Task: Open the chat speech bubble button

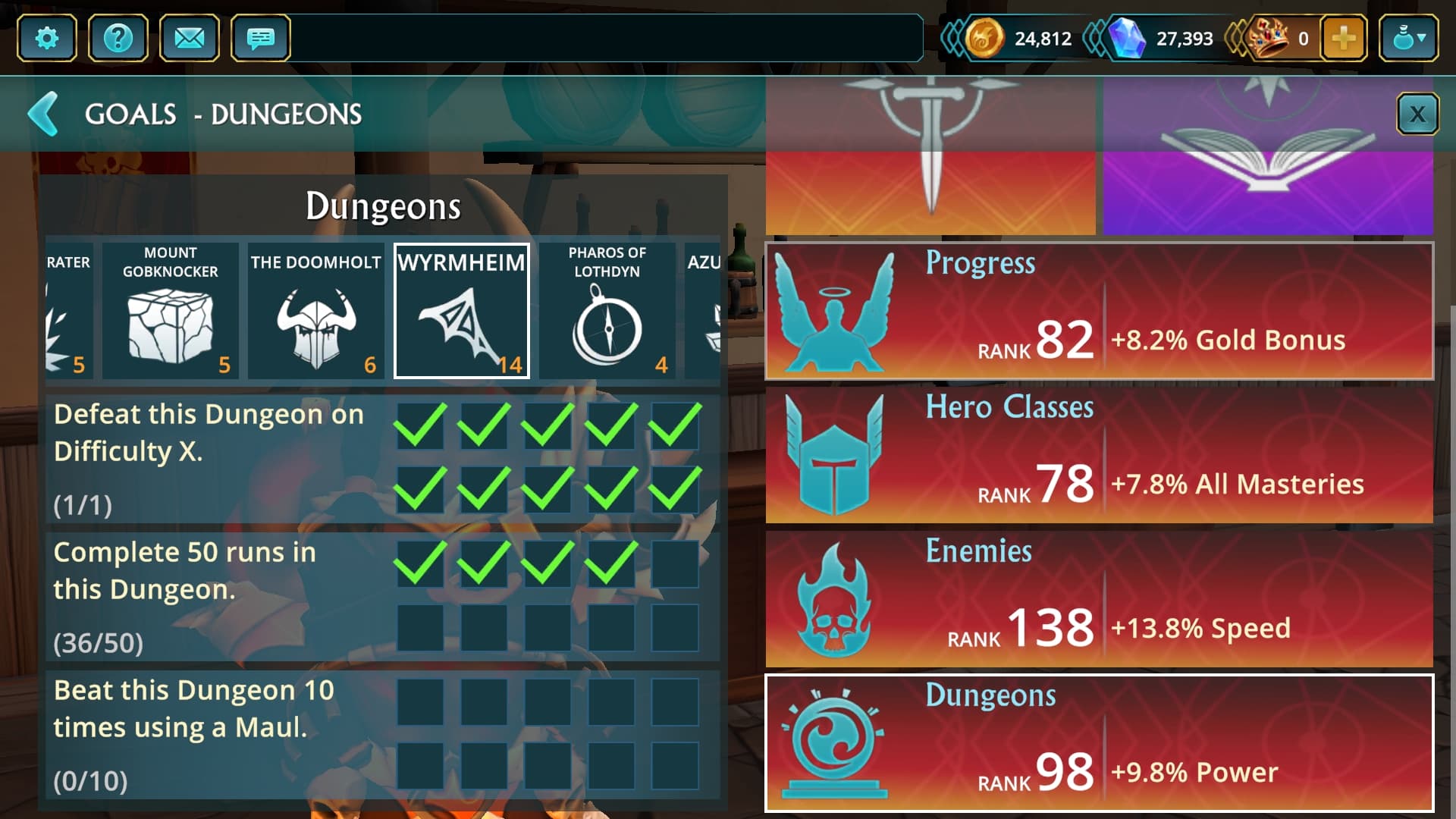Action: (x=260, y=38)
